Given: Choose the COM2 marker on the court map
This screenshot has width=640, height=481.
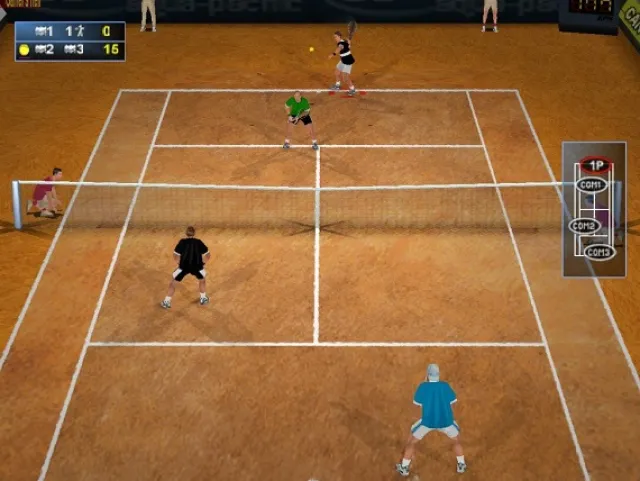Looking at the screenshot, I should click(584, 226).
